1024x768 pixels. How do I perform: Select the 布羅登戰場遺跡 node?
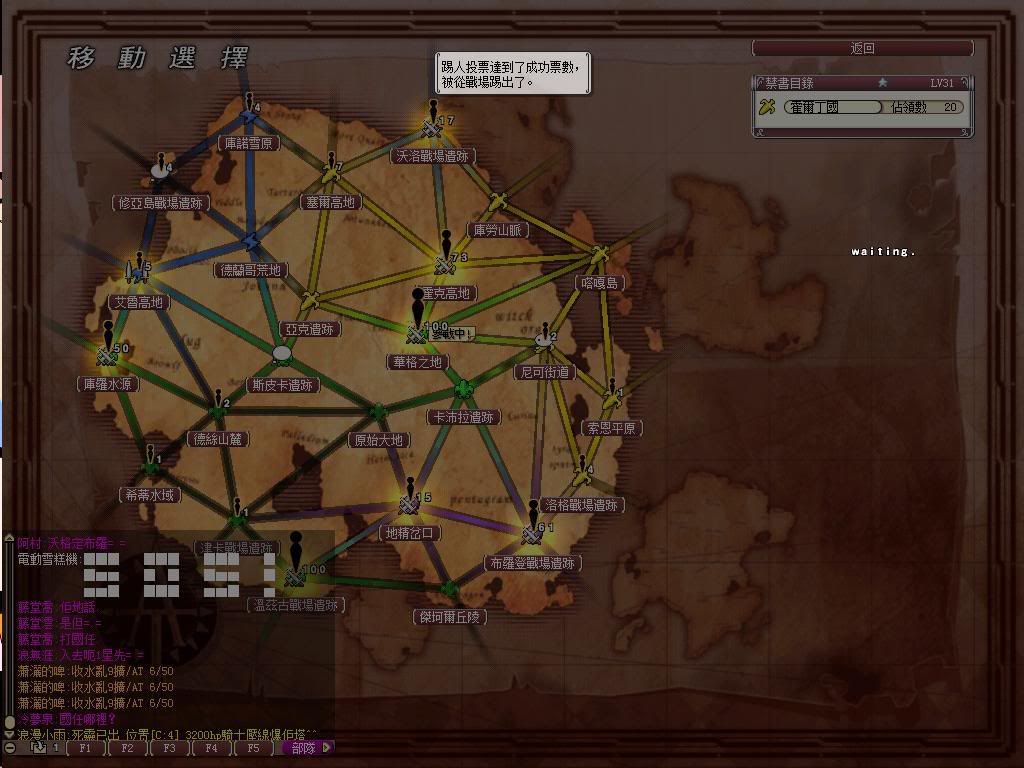coord(532,535)
